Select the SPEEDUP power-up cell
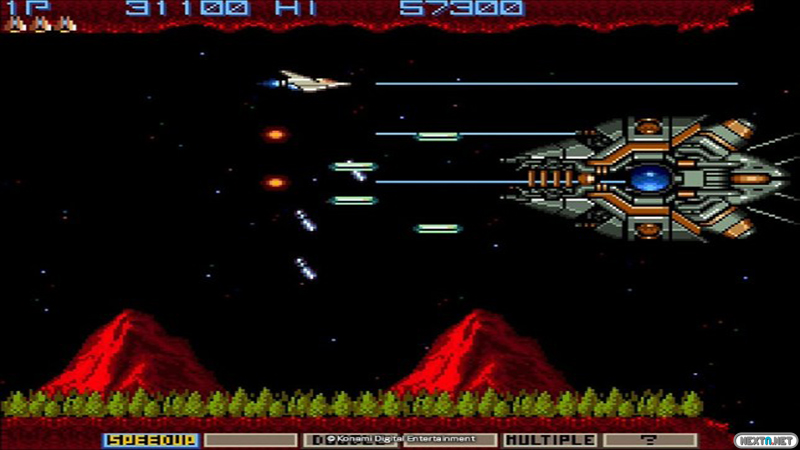 pos(151,439)
